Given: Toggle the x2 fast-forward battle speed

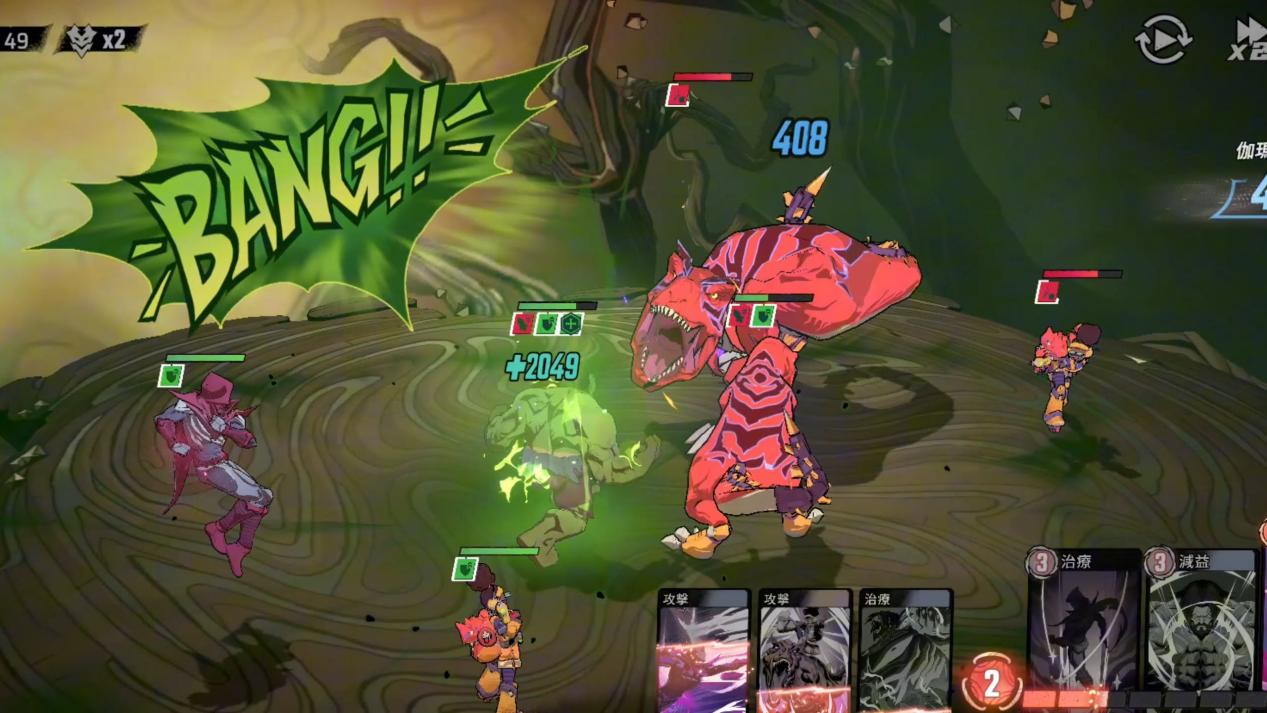Looking at the screenshot, I should [x=1248, y=40].
